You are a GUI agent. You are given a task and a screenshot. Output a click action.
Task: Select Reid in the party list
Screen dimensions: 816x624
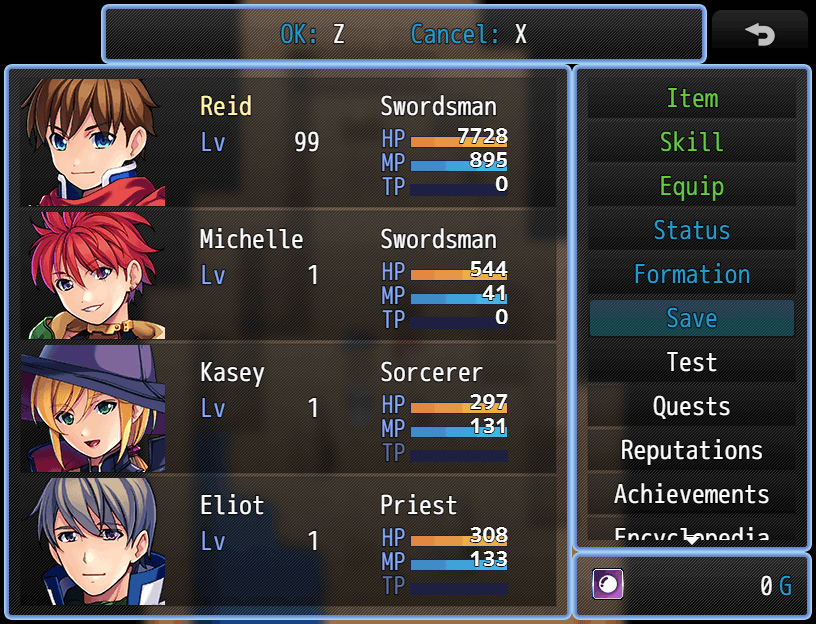coord(288,141)
